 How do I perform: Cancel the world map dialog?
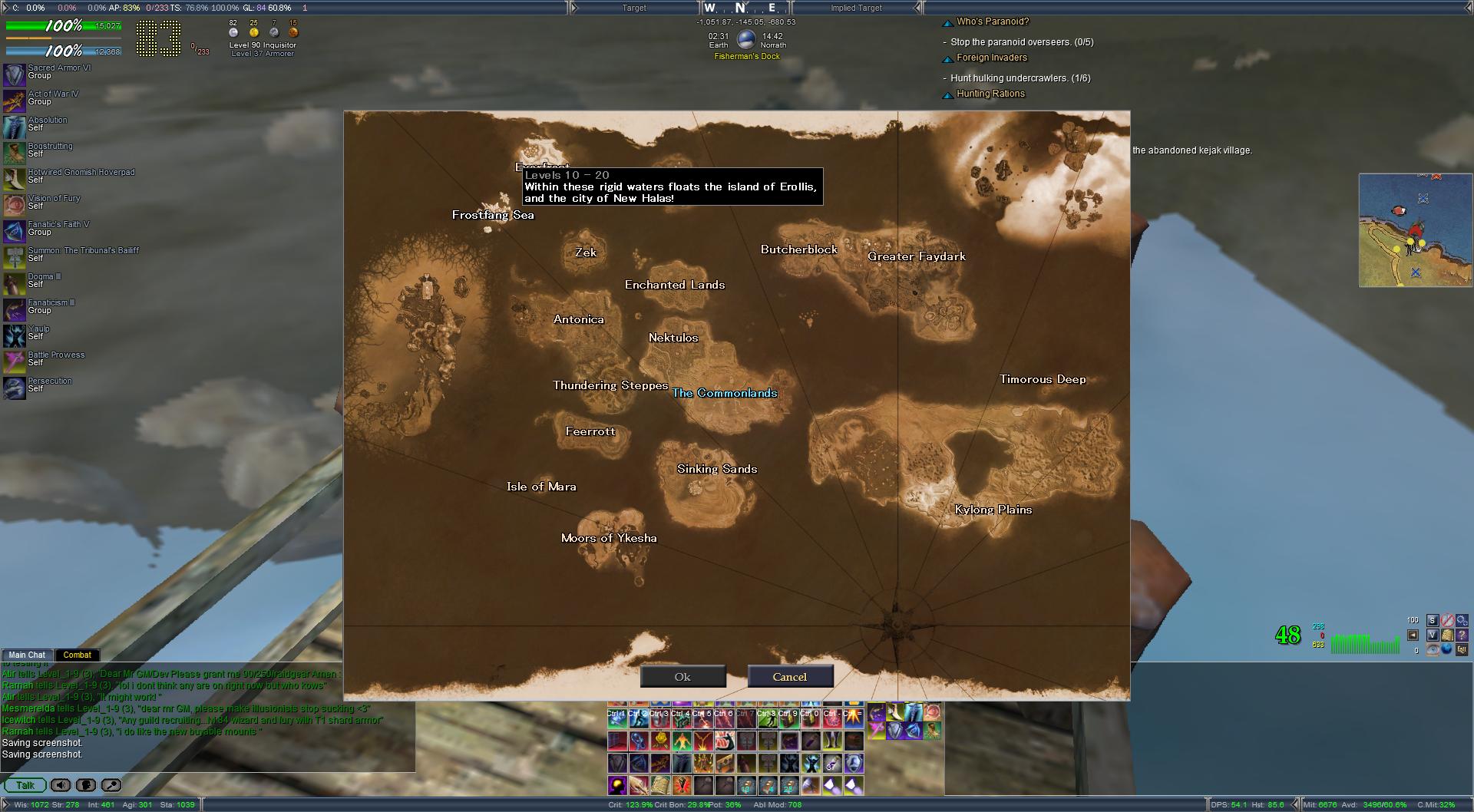click(789, 677)
